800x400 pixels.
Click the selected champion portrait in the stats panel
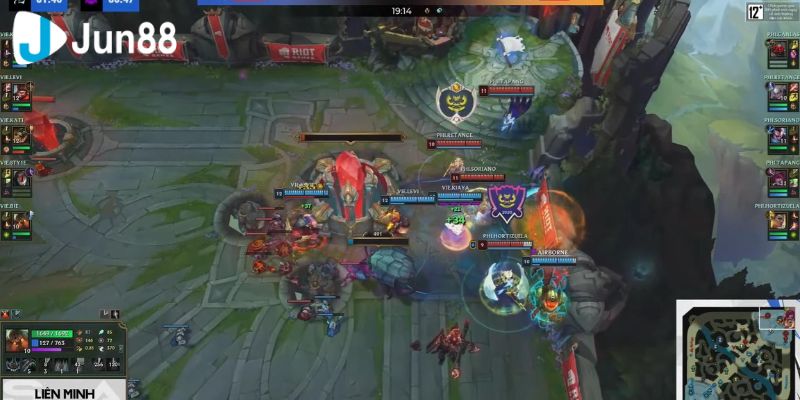click(19, 340)
